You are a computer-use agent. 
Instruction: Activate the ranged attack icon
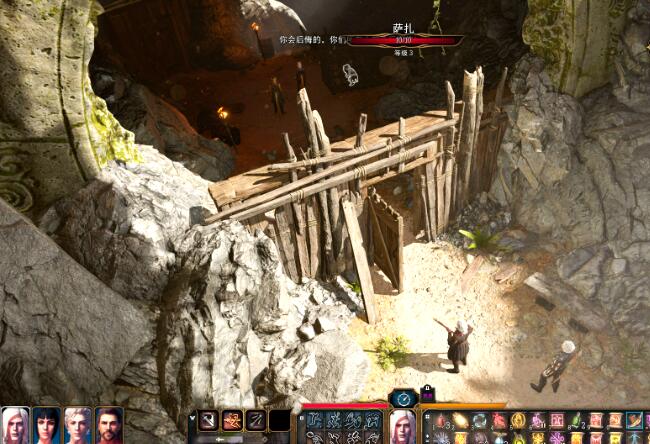point(256,421)
